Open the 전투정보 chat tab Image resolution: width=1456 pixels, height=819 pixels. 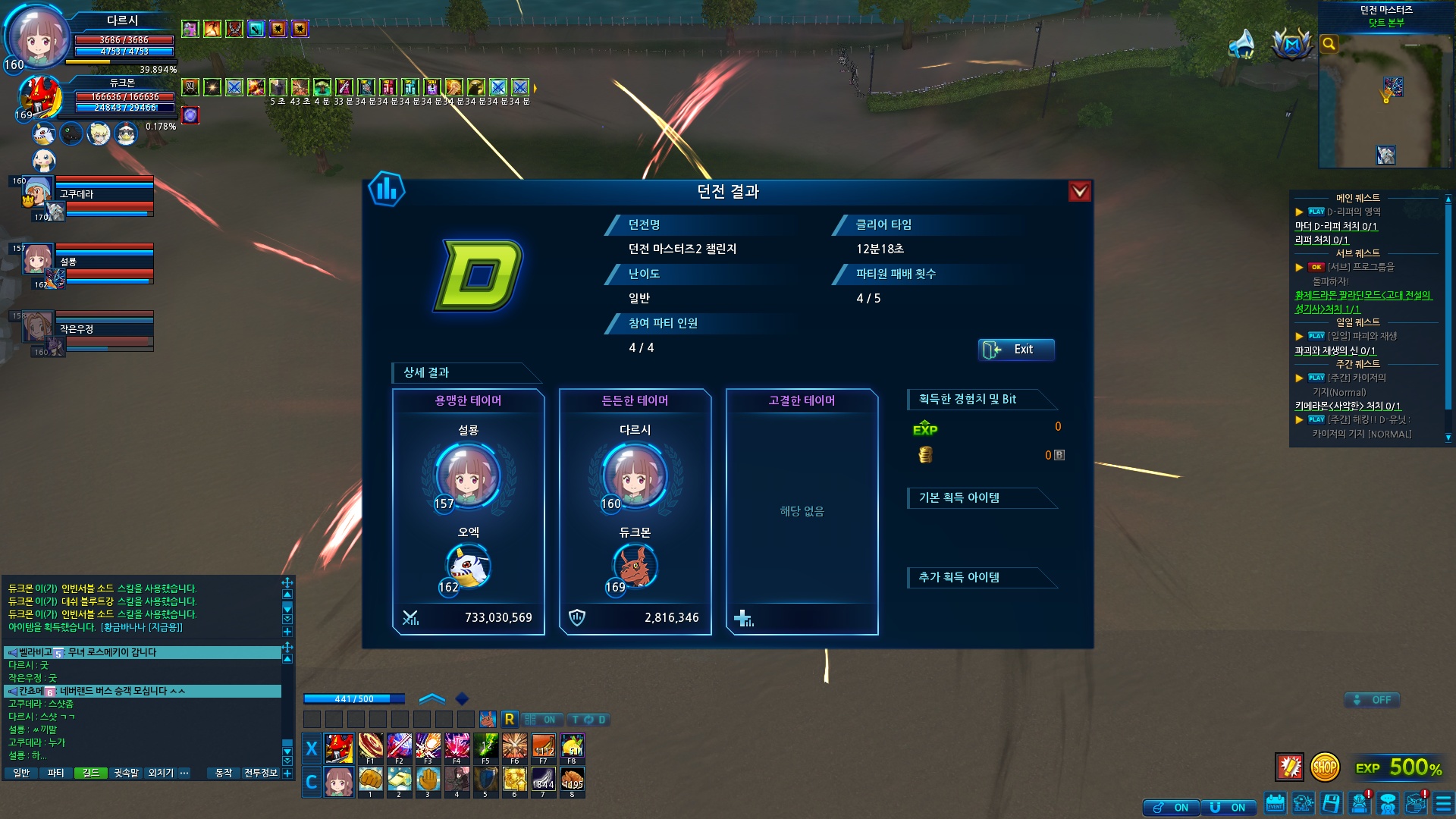tap(261, 773)
